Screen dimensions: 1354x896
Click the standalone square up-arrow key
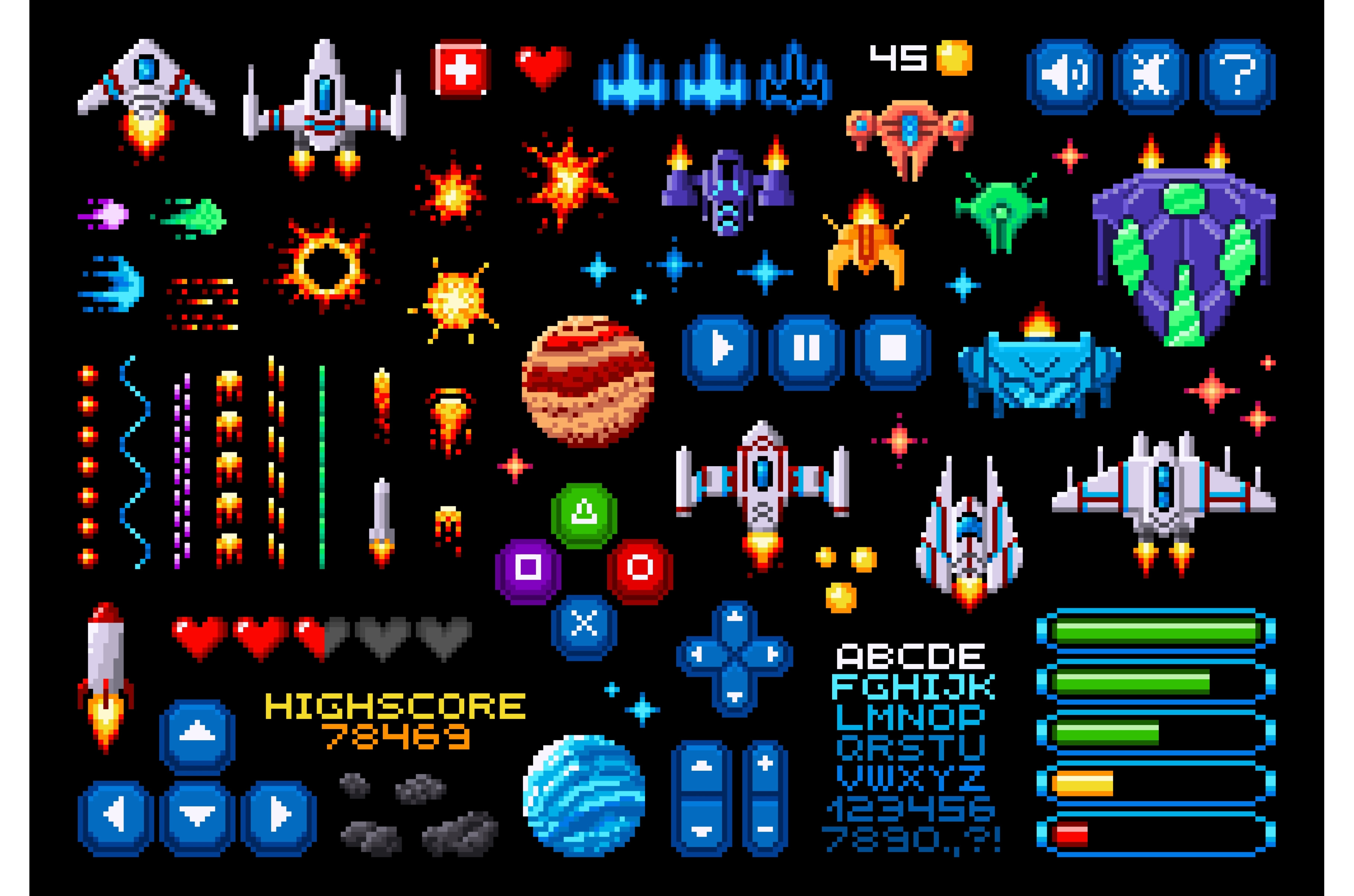197,734
